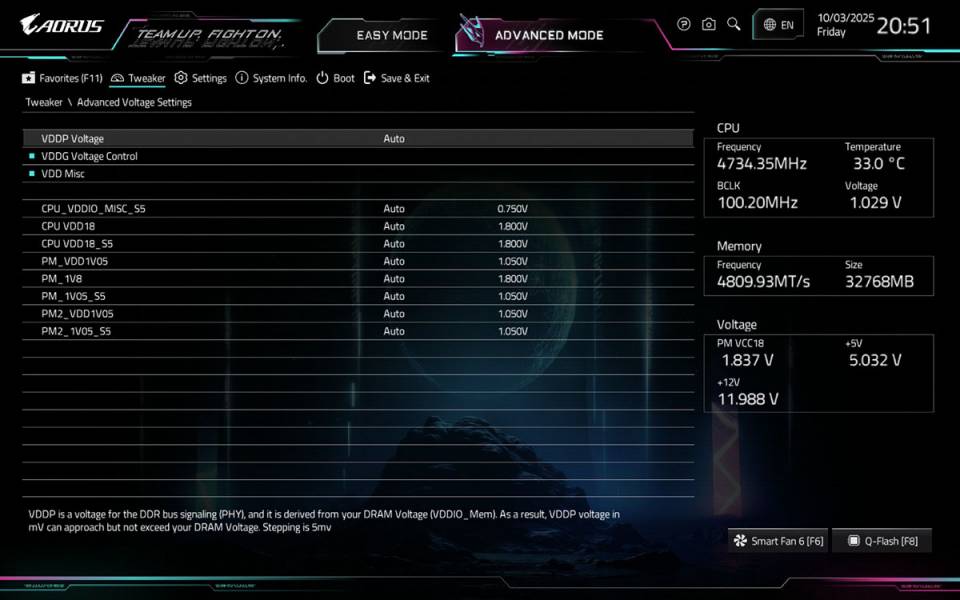Select the PM2_VDD1V05 setting

point(77,314)
